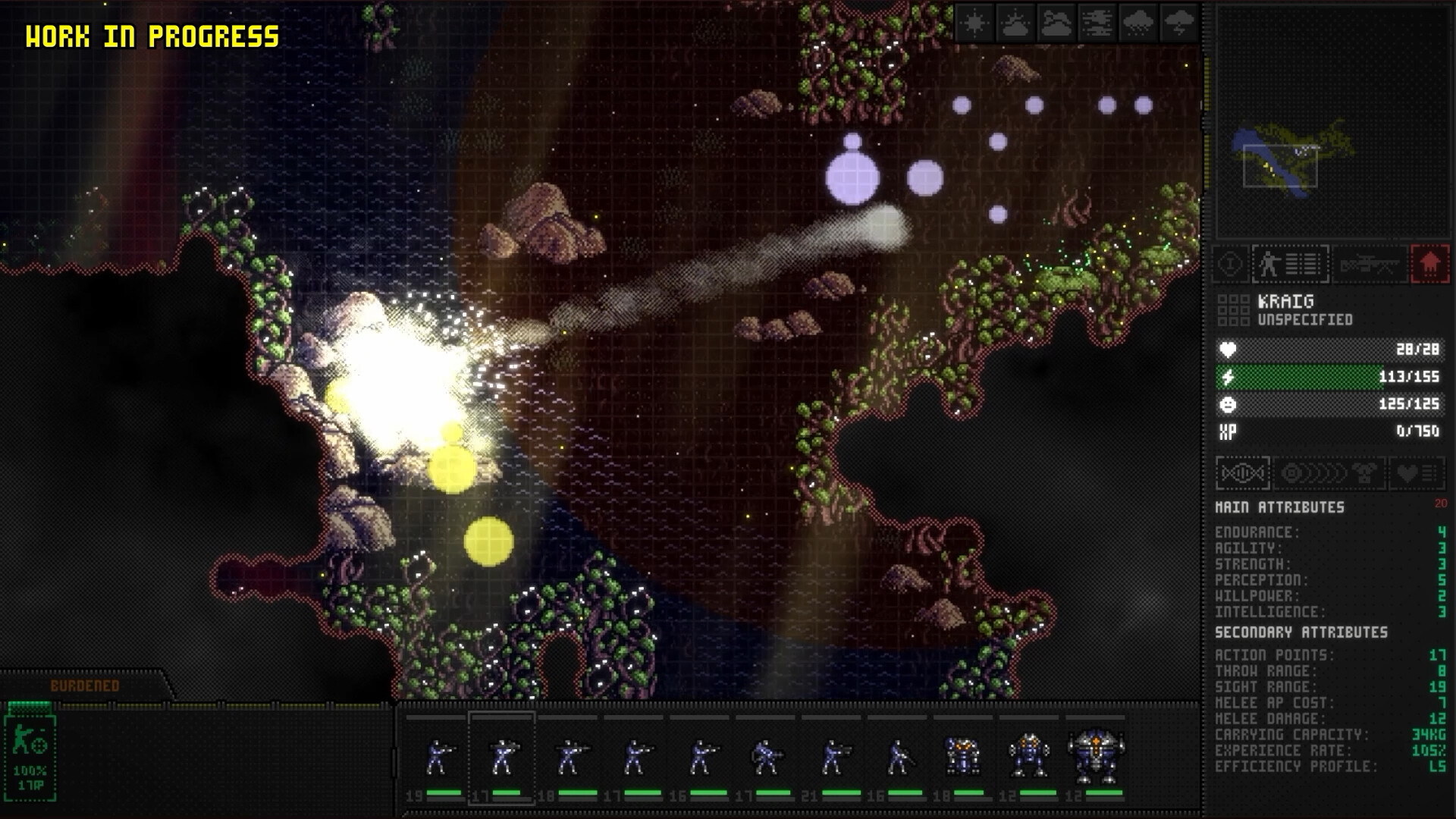Select the first soldier with 19 AP
Viewport: 1456px width, 819px height.
coord(438,758)
